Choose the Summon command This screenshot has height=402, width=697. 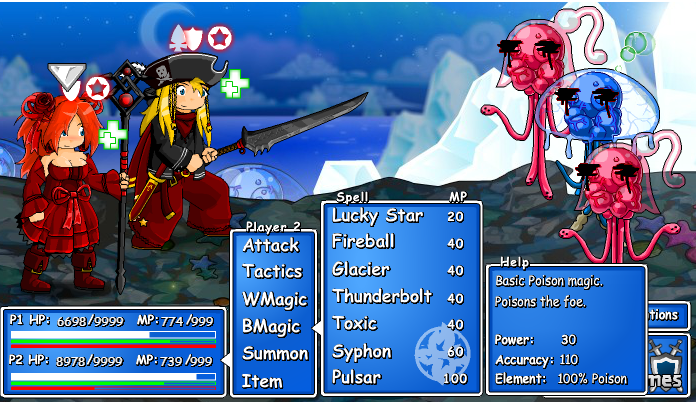(275, 353)
